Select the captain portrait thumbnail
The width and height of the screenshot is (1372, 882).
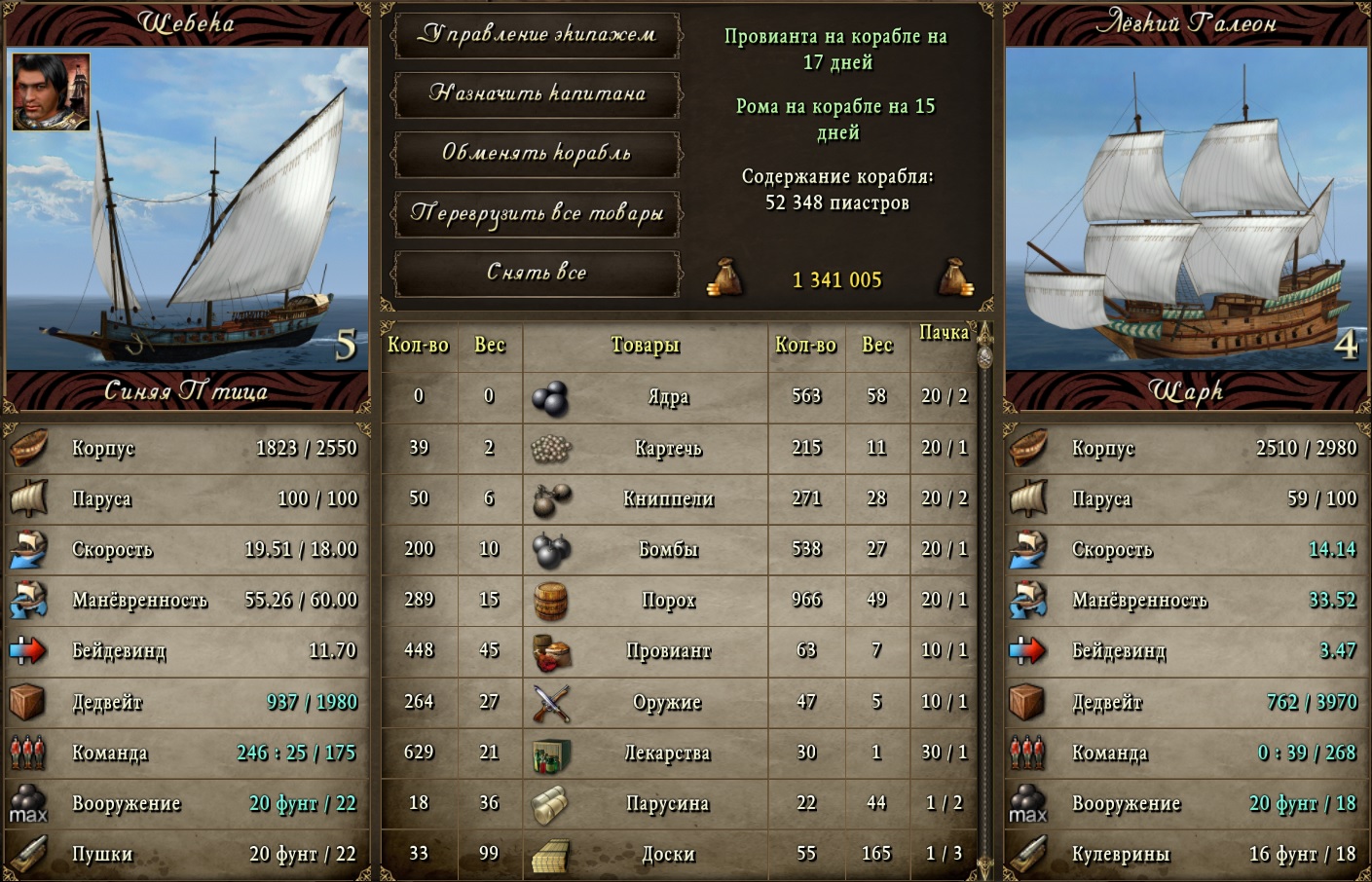(51, 92)
